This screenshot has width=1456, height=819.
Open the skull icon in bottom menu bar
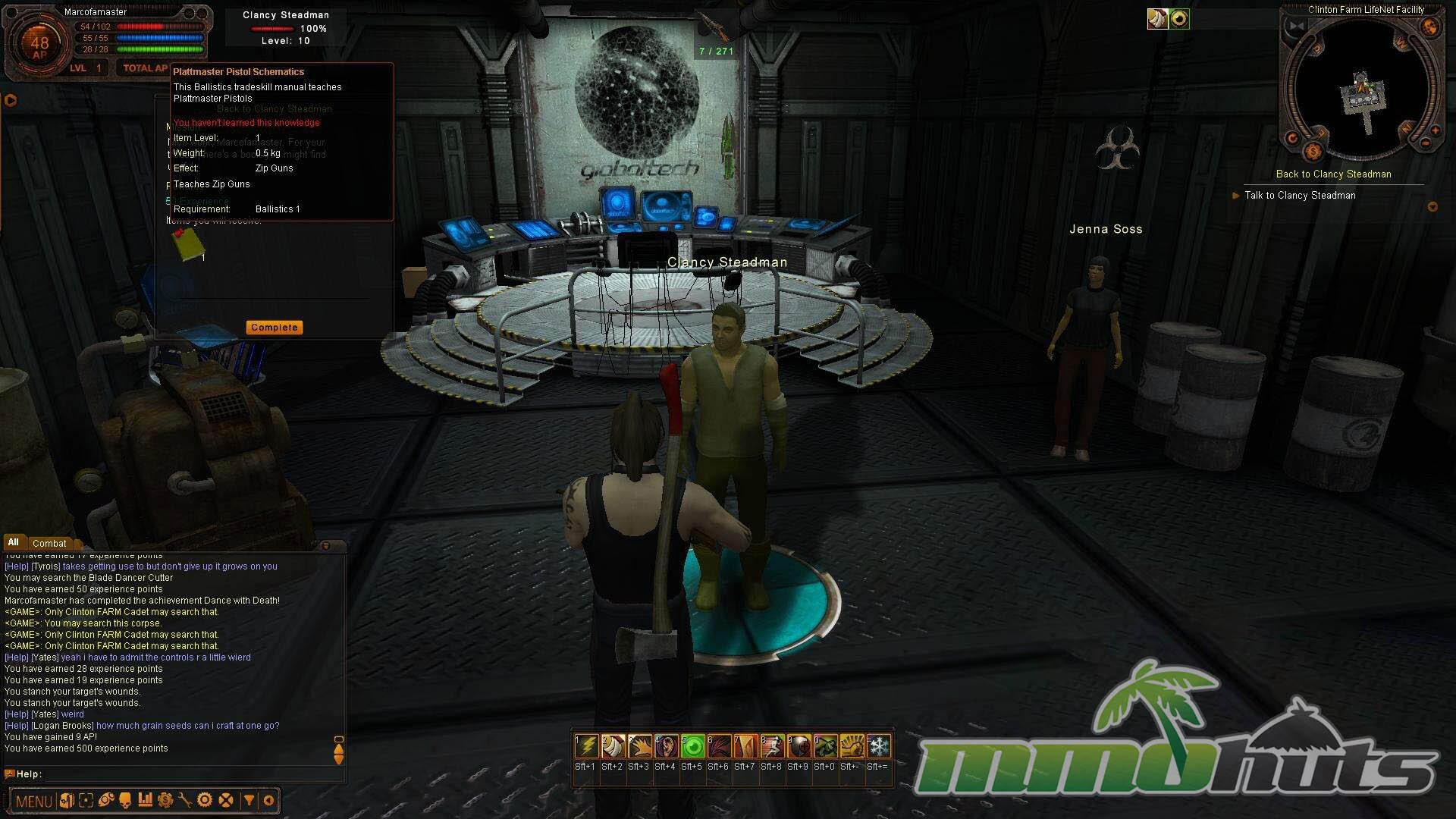[125, 800]
